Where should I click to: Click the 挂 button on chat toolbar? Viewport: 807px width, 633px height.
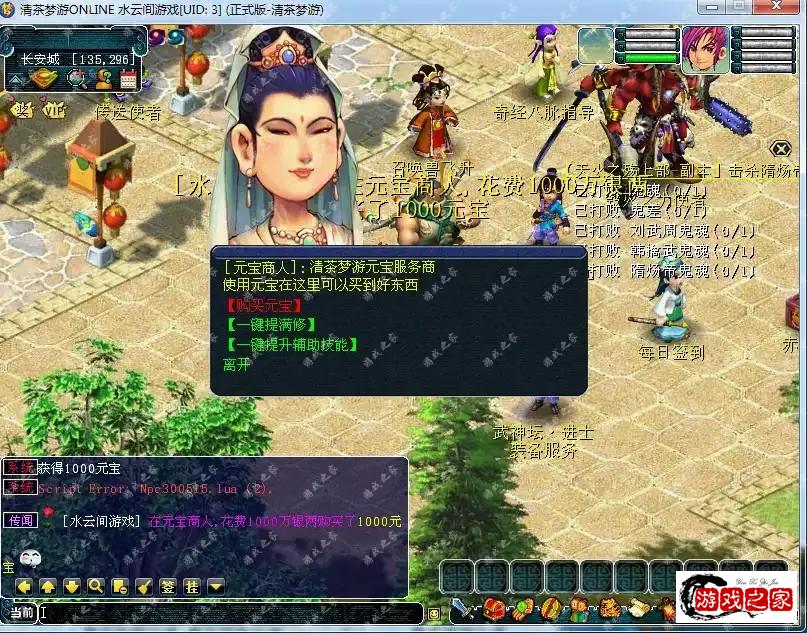(192, 586)
